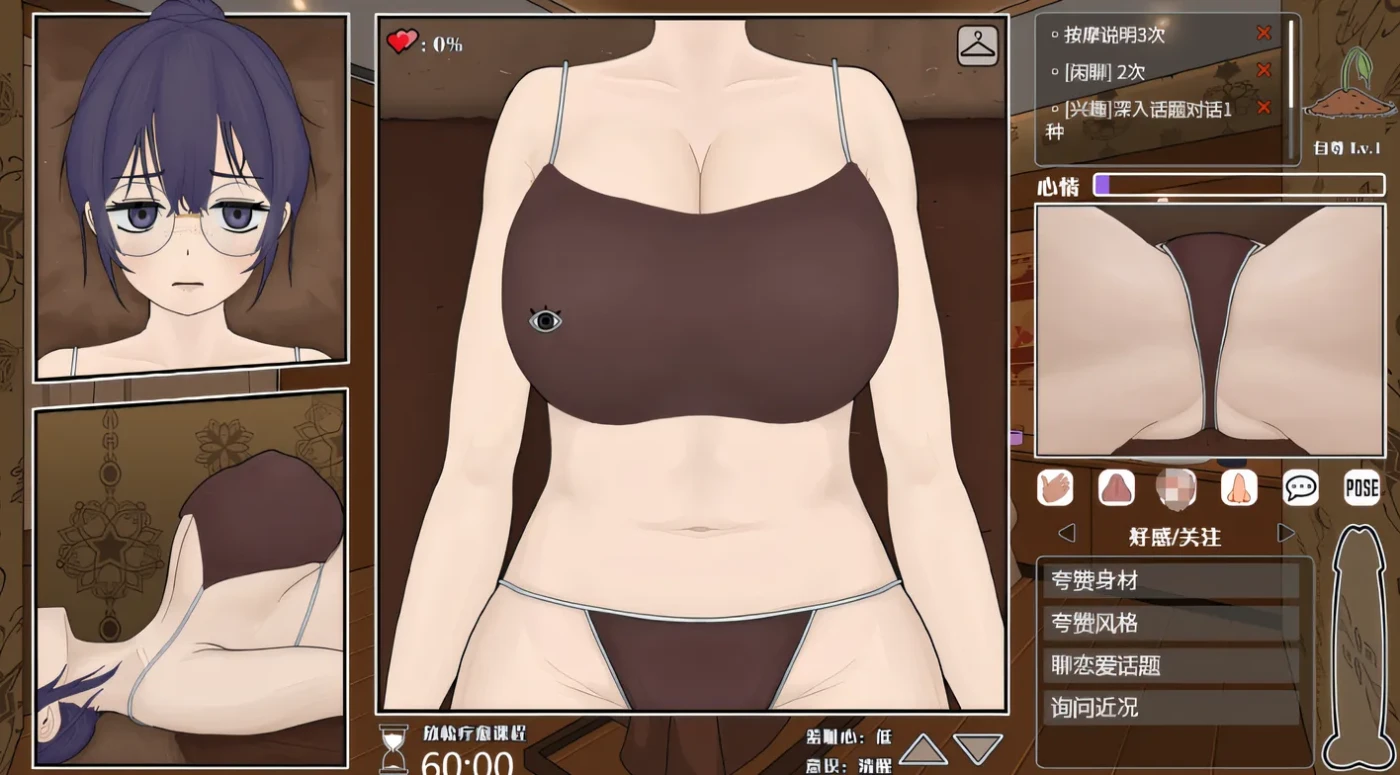
Task: Dismiss the [闲聊] 2次 task with its red X
Action: pyautogui.click(x=1265, y=71)
